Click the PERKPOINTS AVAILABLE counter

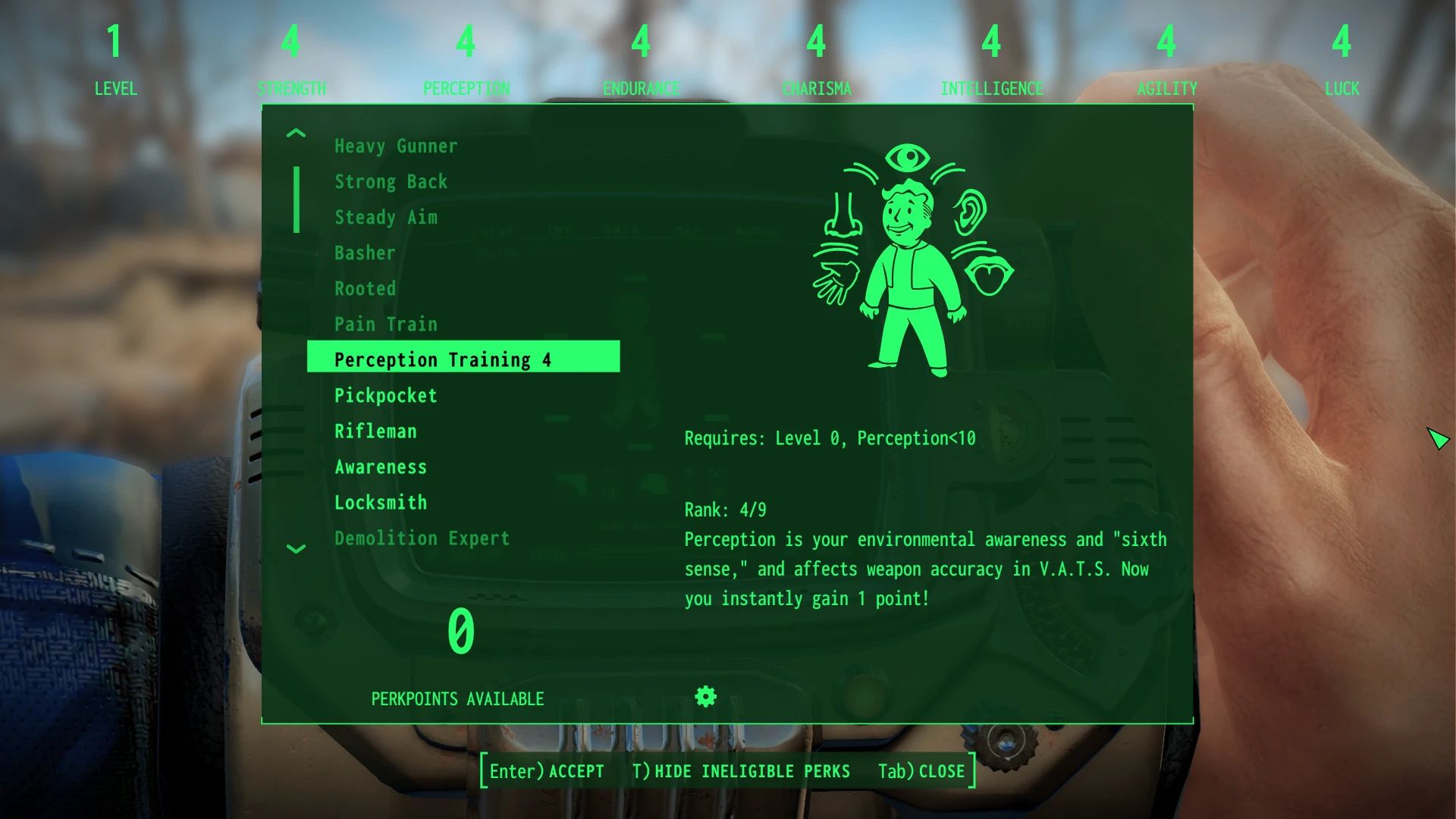coord(457,698)
